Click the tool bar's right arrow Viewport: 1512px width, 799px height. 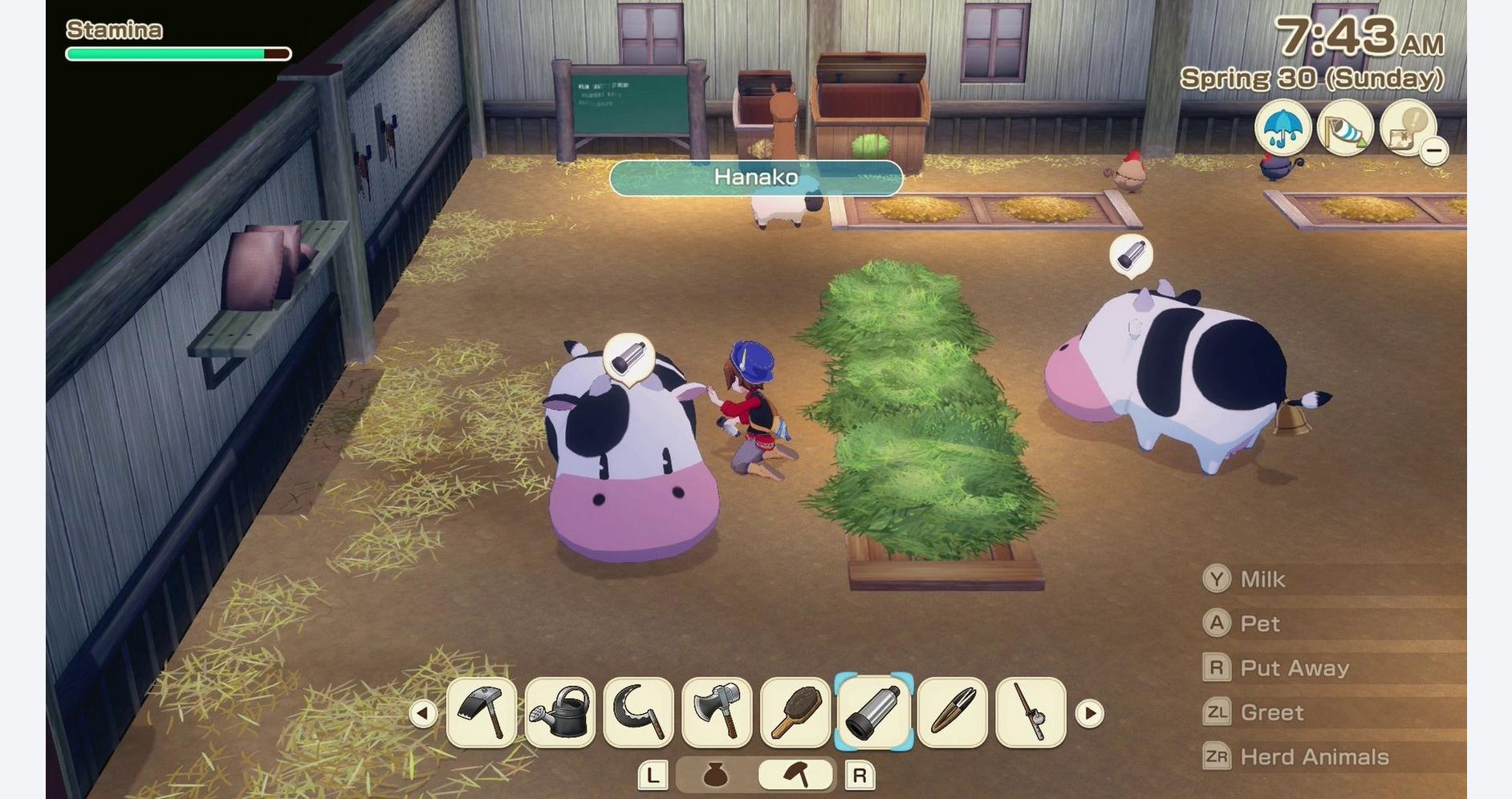pyautogui.click(x=1089, y=713)
